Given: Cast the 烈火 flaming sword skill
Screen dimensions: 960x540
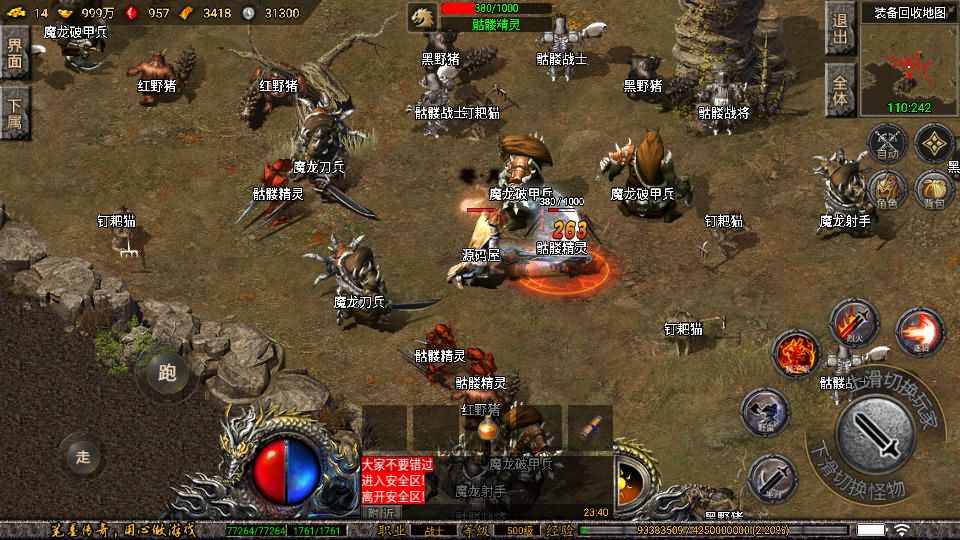Looking at the screenshot, I should click(853, 323).
